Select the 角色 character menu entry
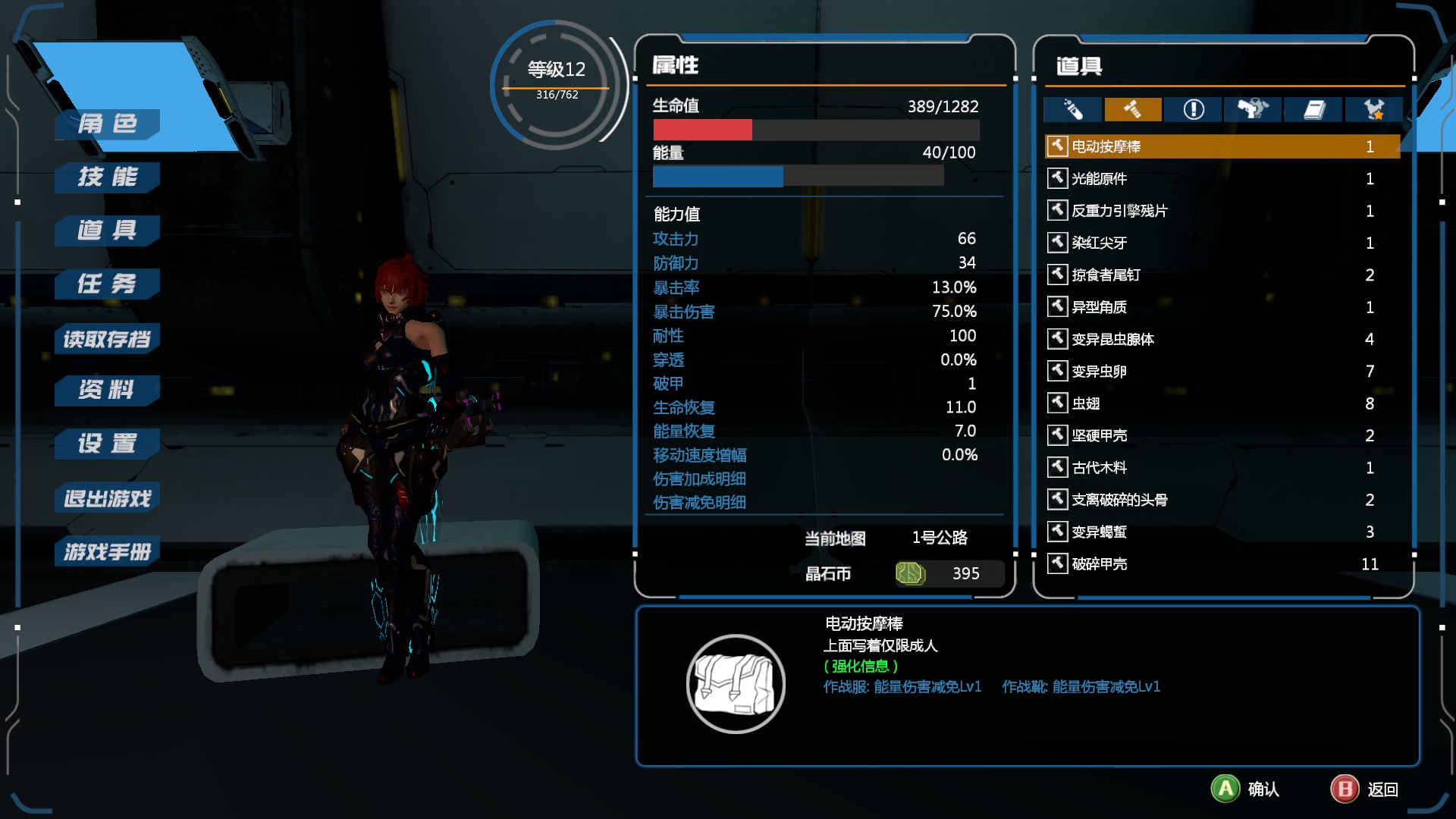The width and height of the screenshot is (1456, 819). coord(108,124)
